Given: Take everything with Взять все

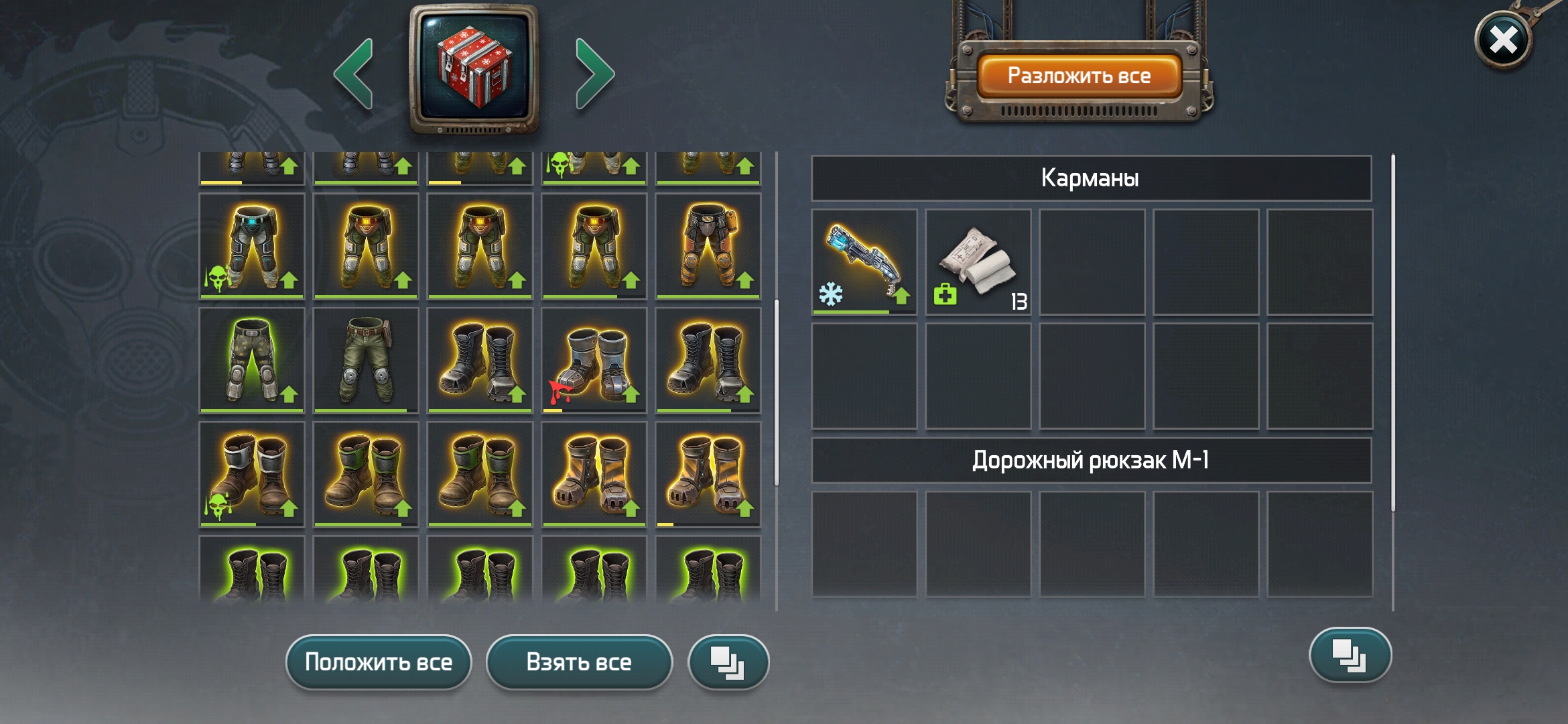Looking at the screenshot, I should 579,662.
